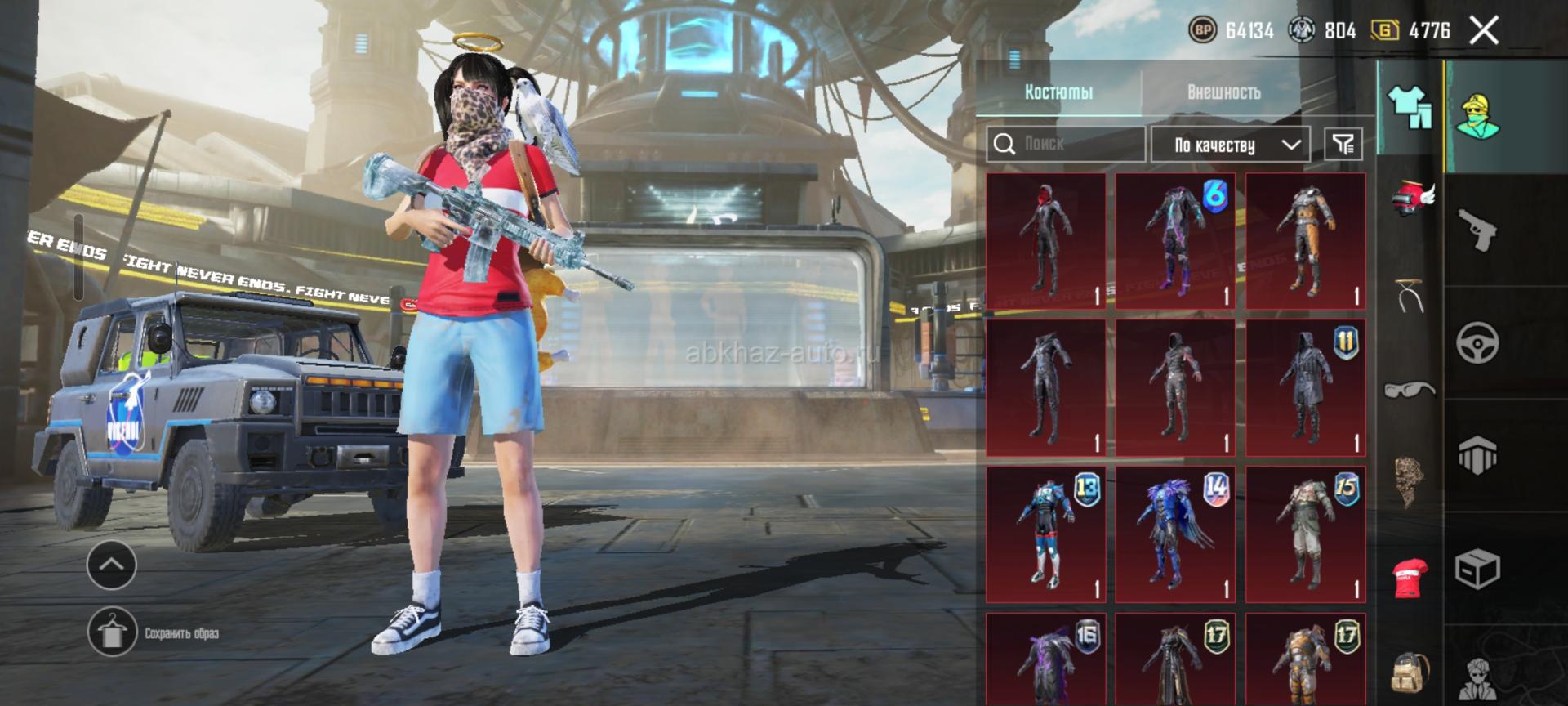Close the inventory with the X button
Viewport: 1568px width, 706px height.
[1483, 31]
